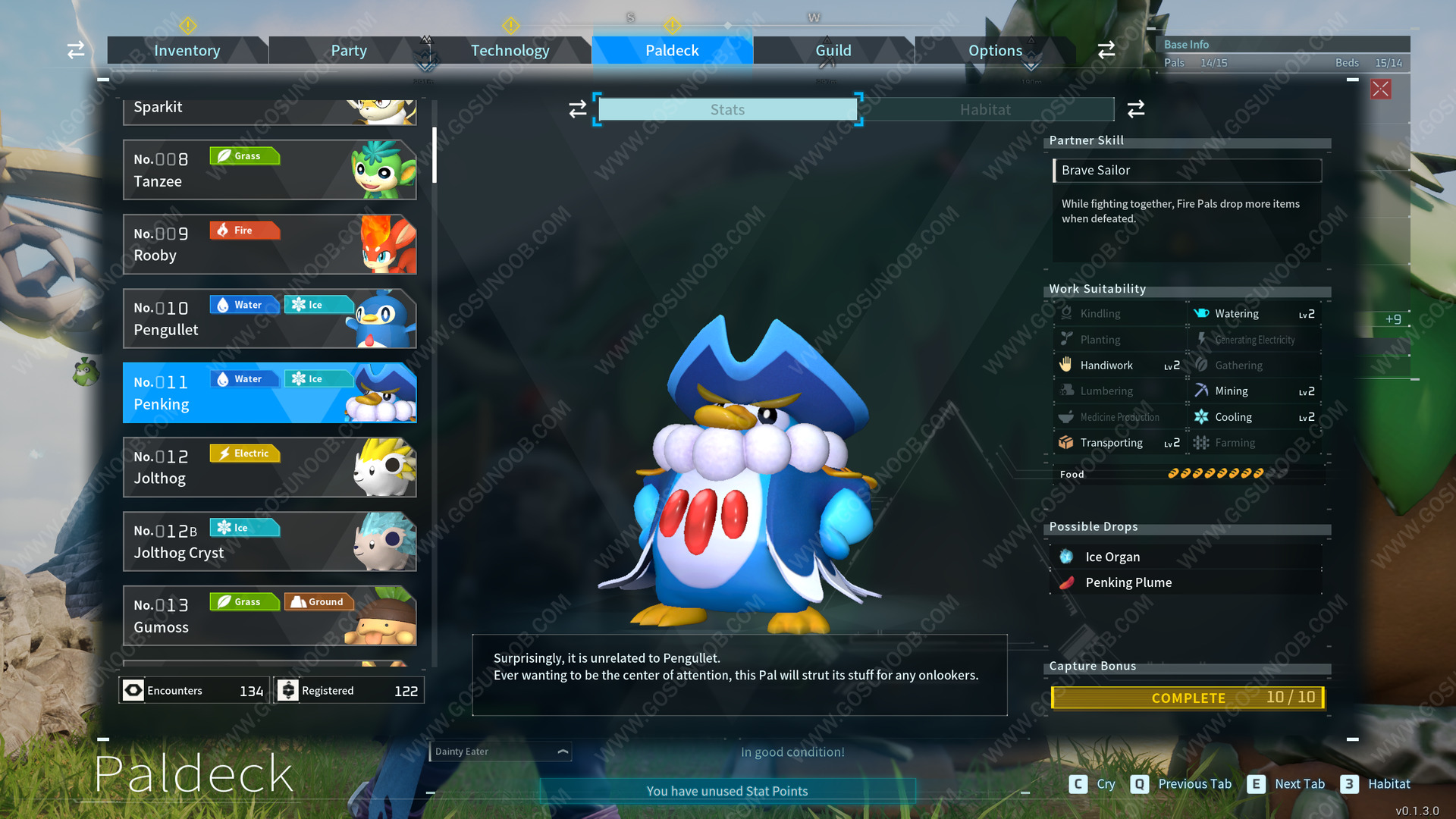Select the Stats sub-tab
The image size is (1456, 819).
pyautogui.click(x=727, y=110)
